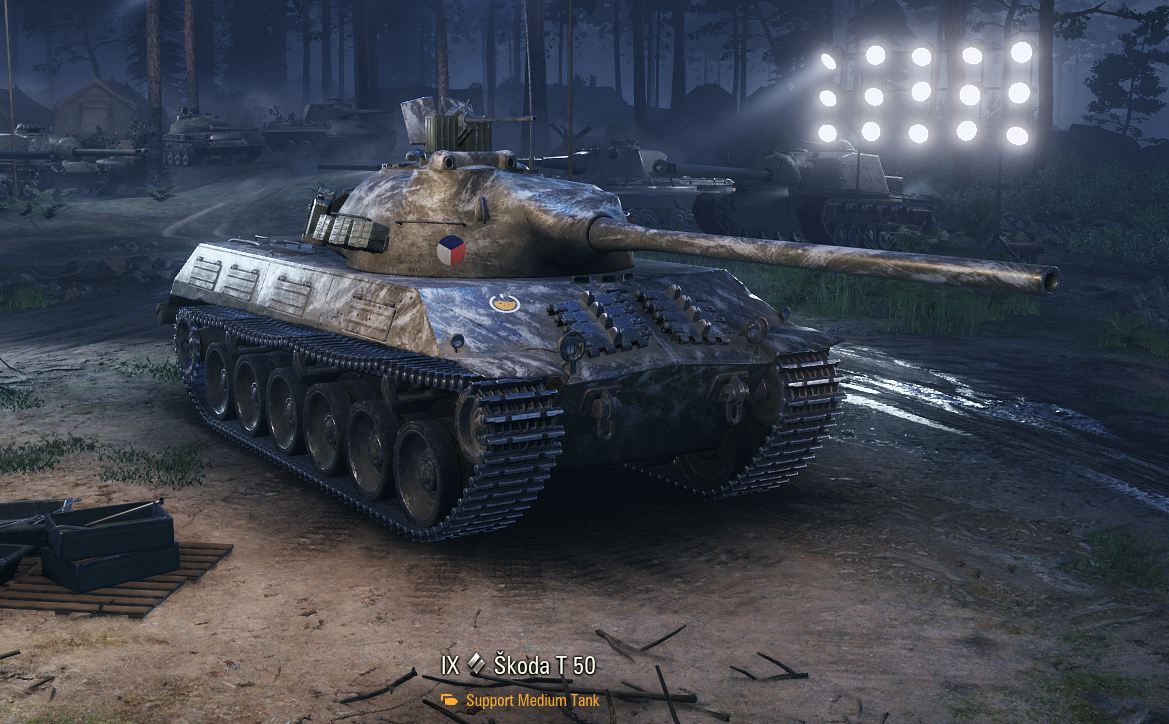The image size is (1169, 724).
Task: Click the Support Medium Tank role label
Action: tap(531, 700)
